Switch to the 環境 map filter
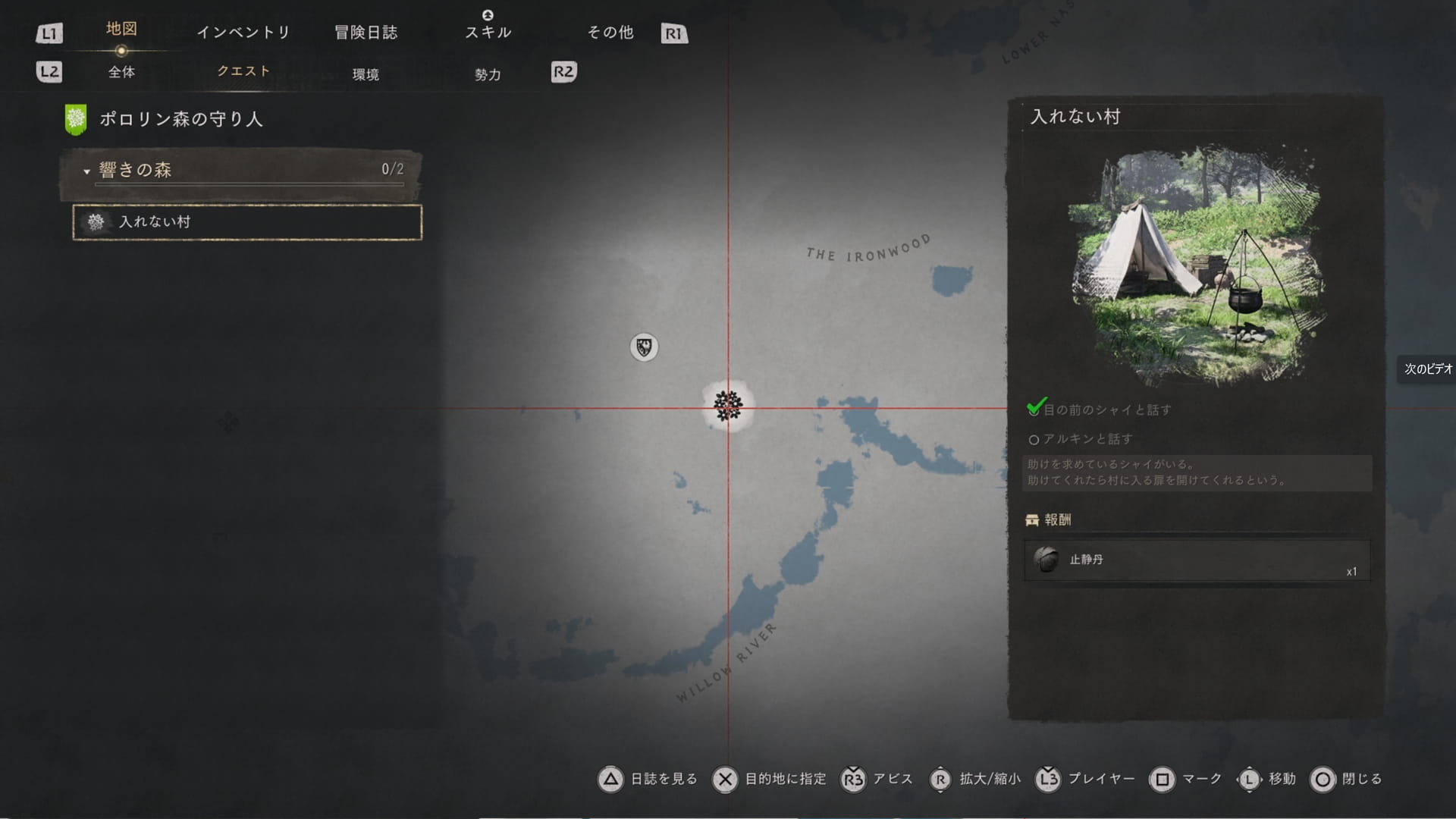The height and width of the screenshot is (819, 1456). 366,74
